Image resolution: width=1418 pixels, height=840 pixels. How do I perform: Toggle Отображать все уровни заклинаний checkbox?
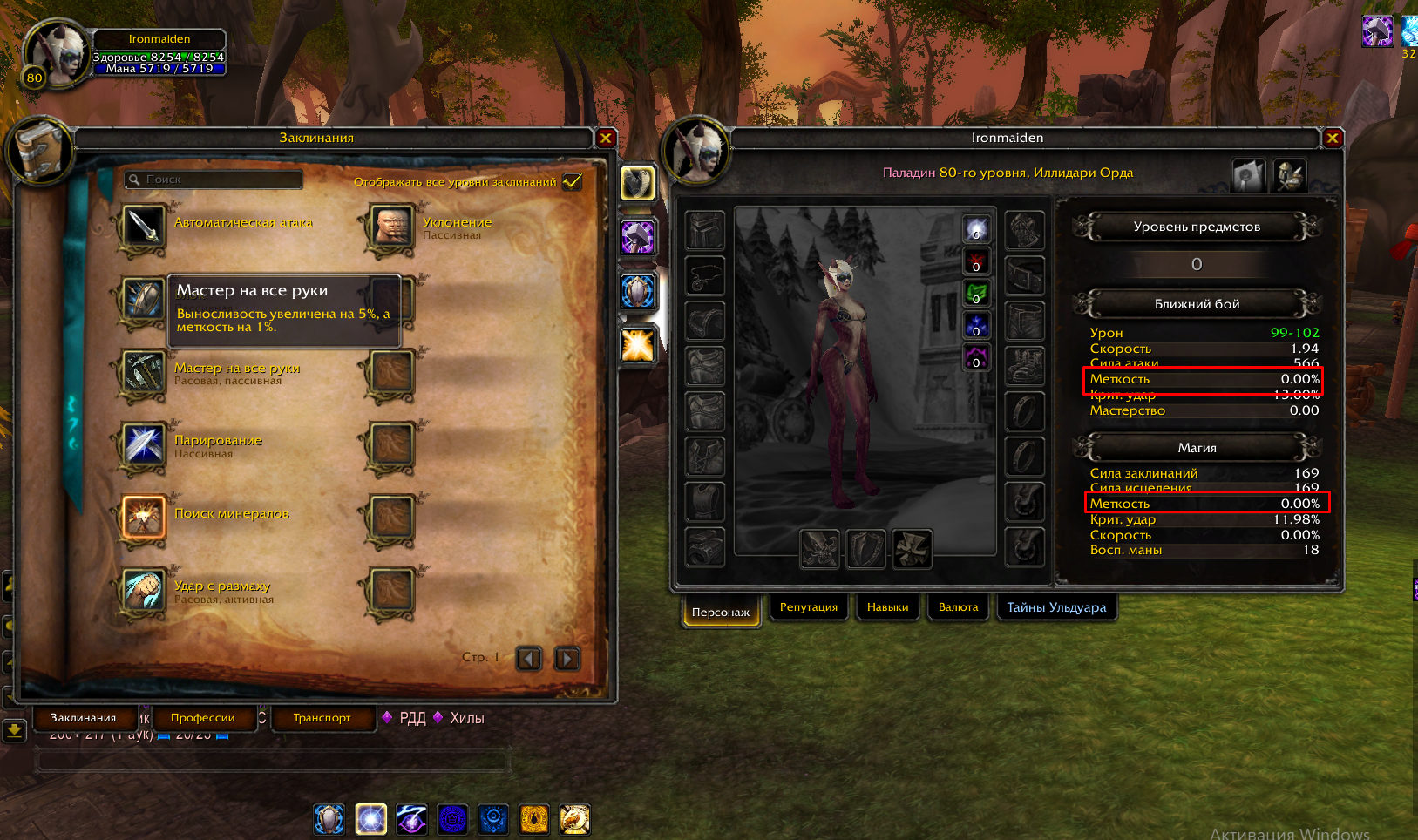tap(573, 181)
